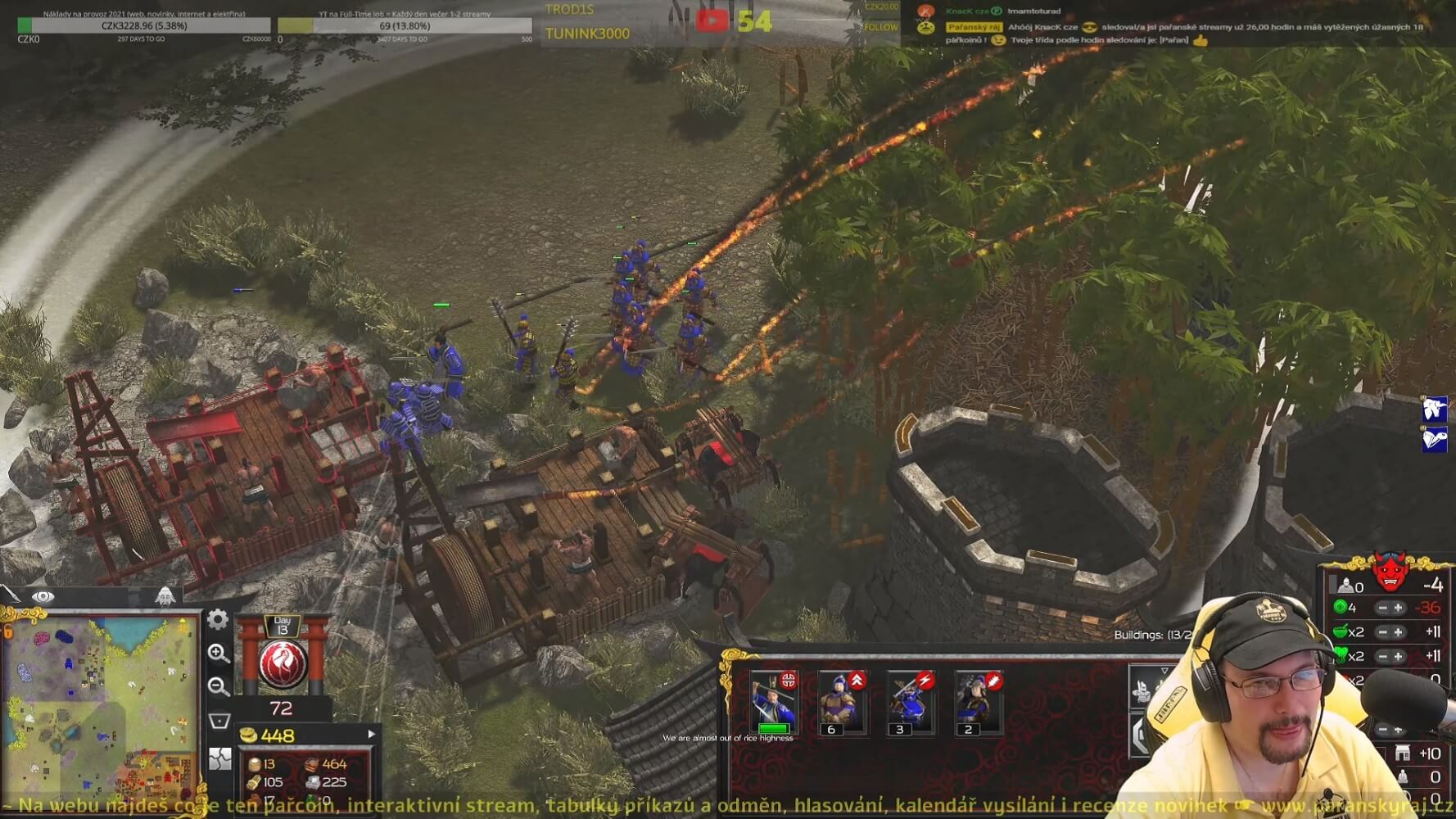This screenshot has width=1456, height=819.
Task: Toggle the lightning ability badge on the spearman portrait
Action: 925,681
